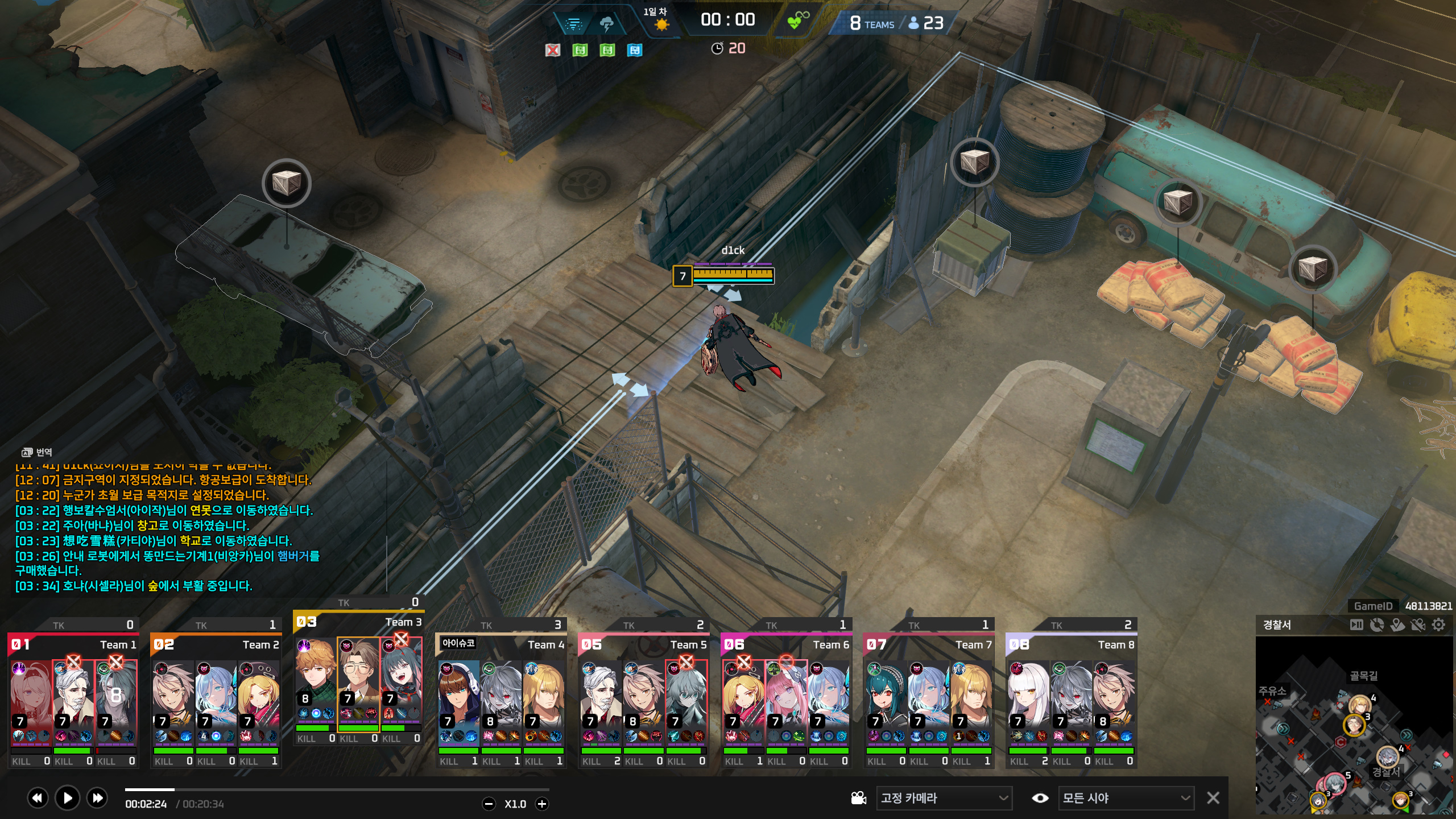1456x819 pixels.
Task: Close the replay control bar
Action: coord(1213,798)
